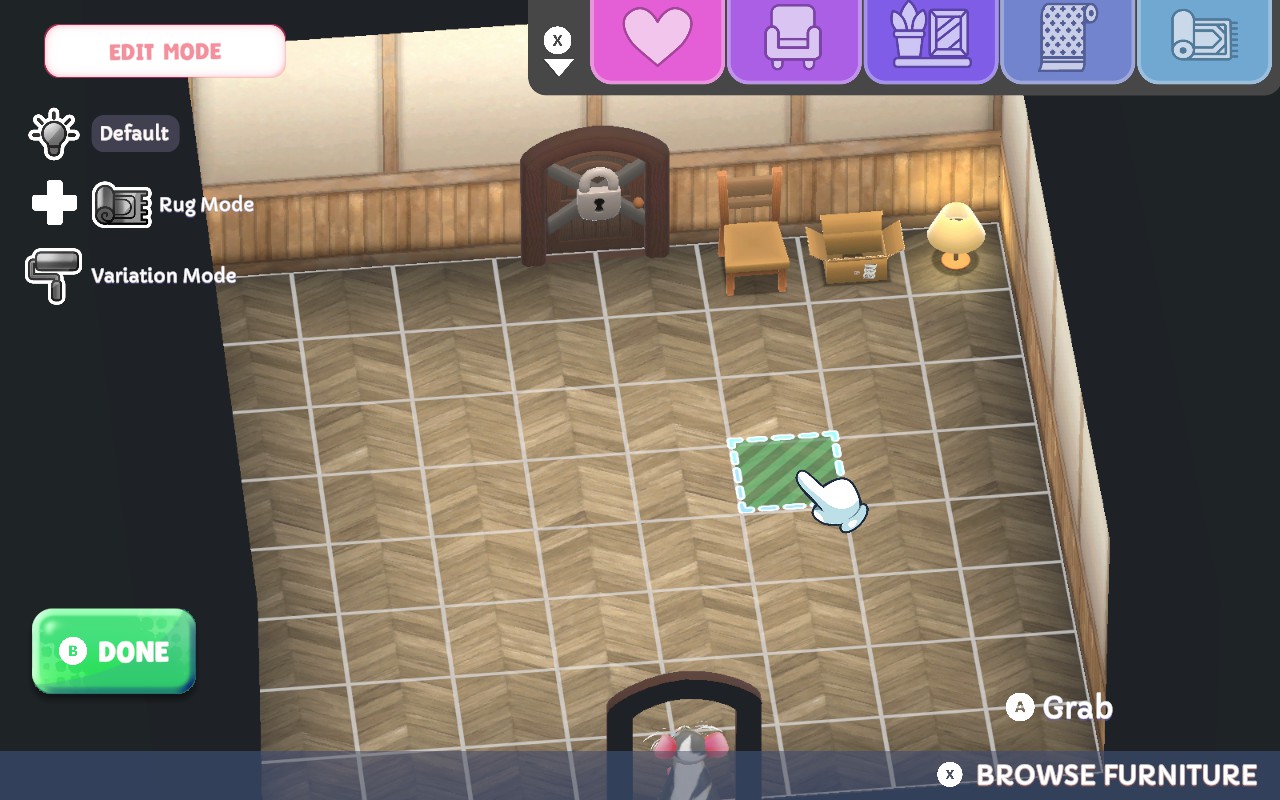
Task: Select the armchair furniture category icon
Action: pos(794,40)
